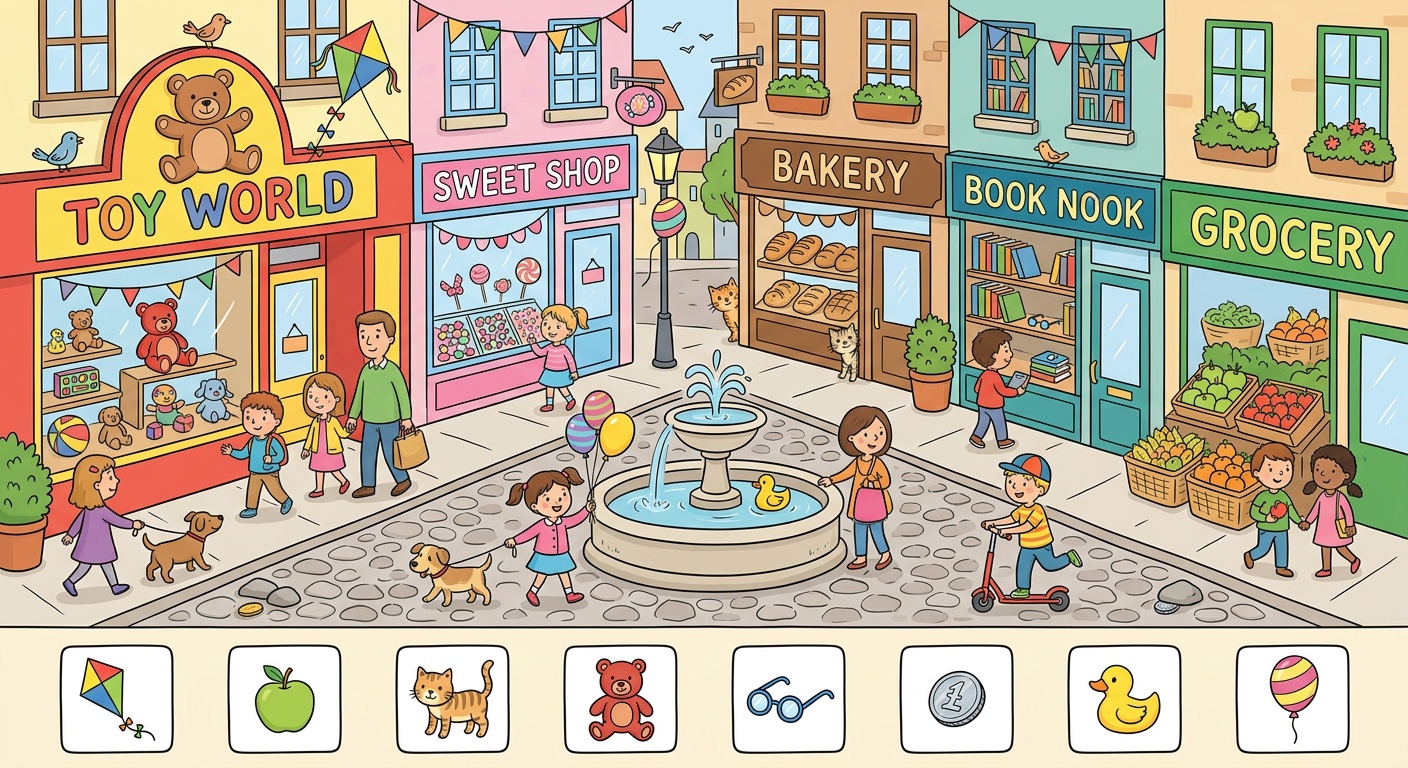The width and height of the screenshot is (1408, 768).
Task: Select the yellow rubber duck tile
Action: click(1124, 698)
